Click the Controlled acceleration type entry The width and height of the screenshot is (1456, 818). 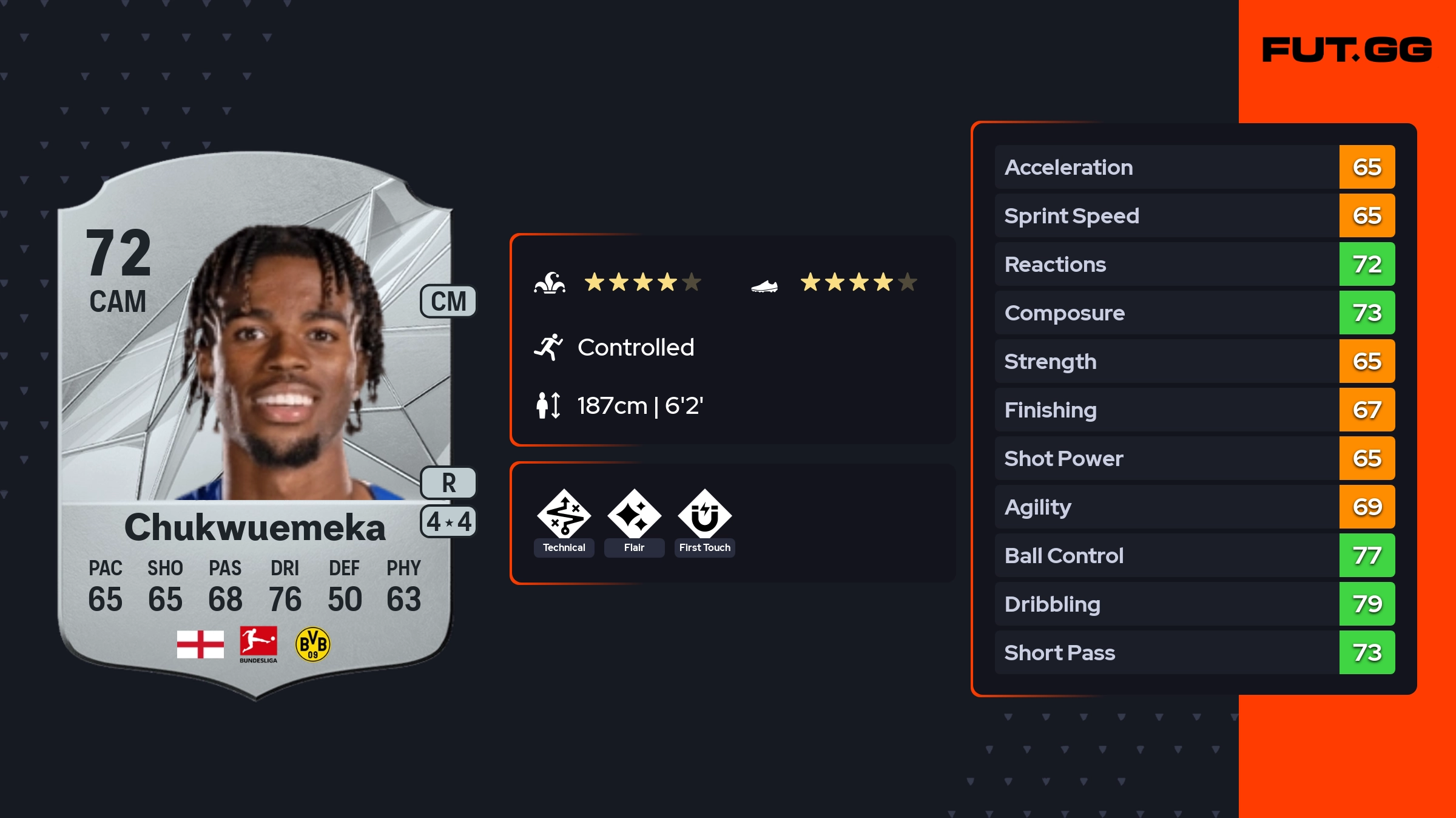(635, 348)
